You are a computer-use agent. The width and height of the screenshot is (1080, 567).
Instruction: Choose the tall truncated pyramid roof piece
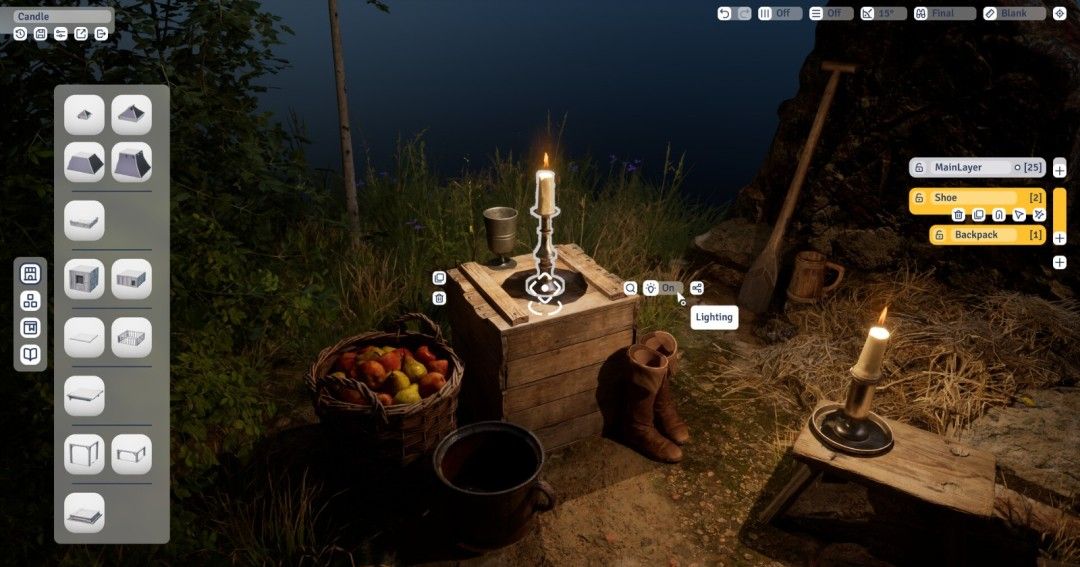[131, 162]
